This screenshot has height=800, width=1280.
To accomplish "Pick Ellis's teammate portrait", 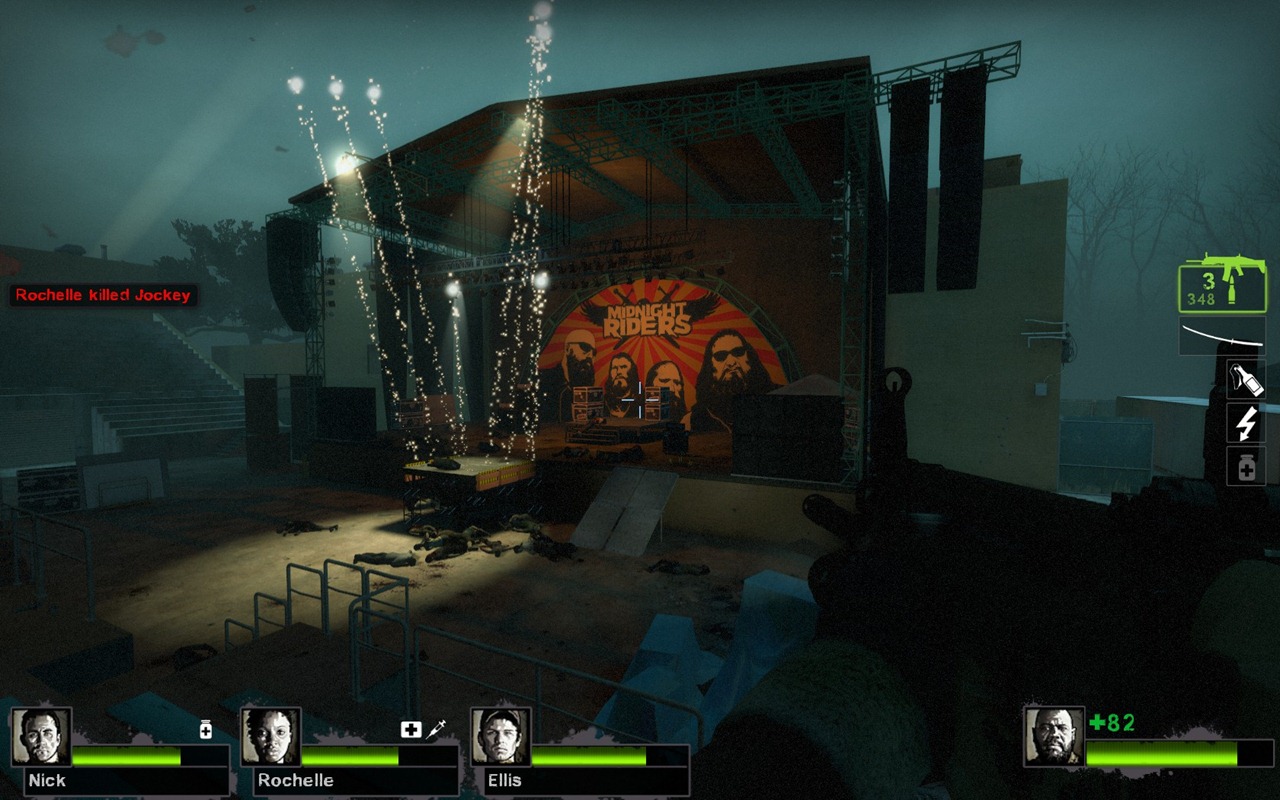I will coord(500,737).
